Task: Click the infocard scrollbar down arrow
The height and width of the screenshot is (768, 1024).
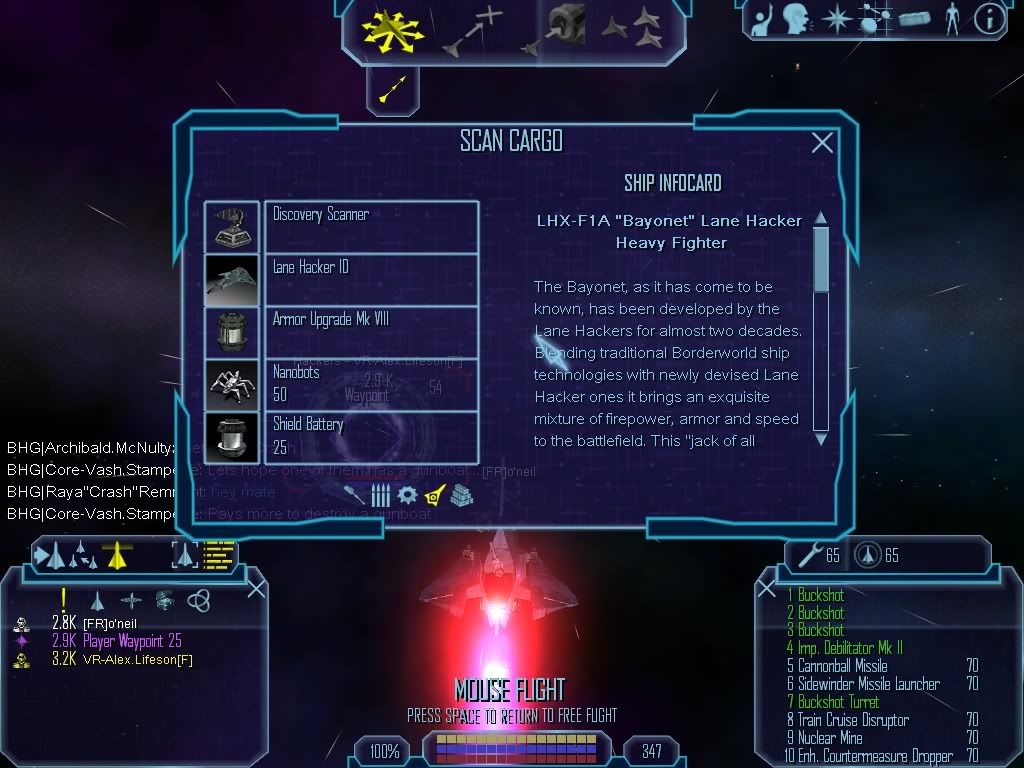Action: 821,438
